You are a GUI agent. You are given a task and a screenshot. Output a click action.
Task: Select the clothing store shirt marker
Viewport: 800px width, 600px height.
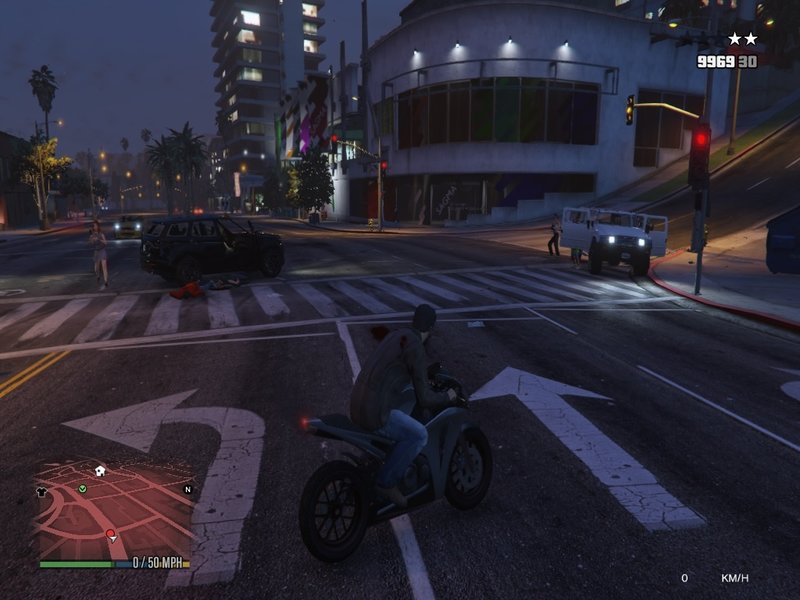[x=43, y=491]
